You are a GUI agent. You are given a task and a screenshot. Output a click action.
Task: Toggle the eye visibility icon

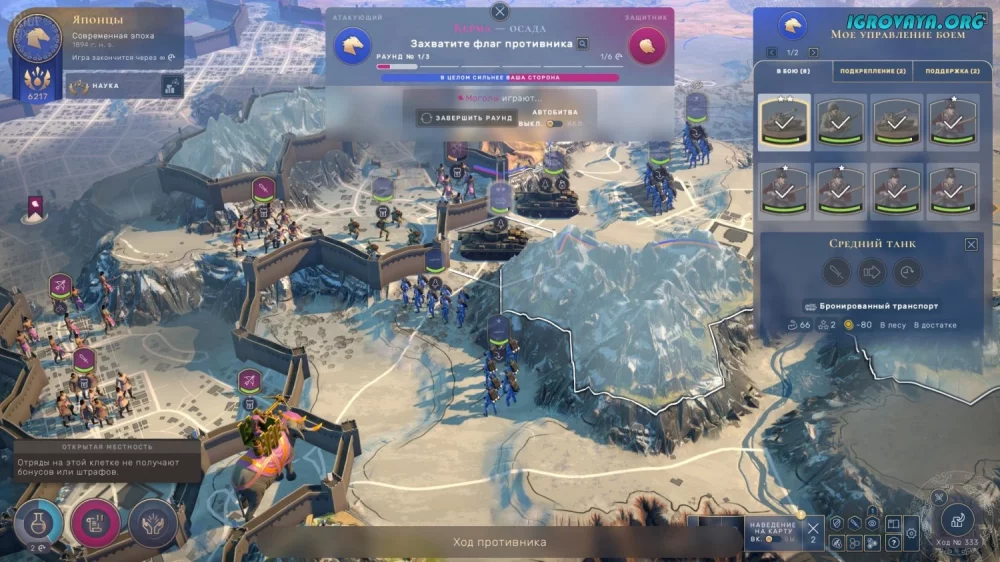(x=872, y=523)
